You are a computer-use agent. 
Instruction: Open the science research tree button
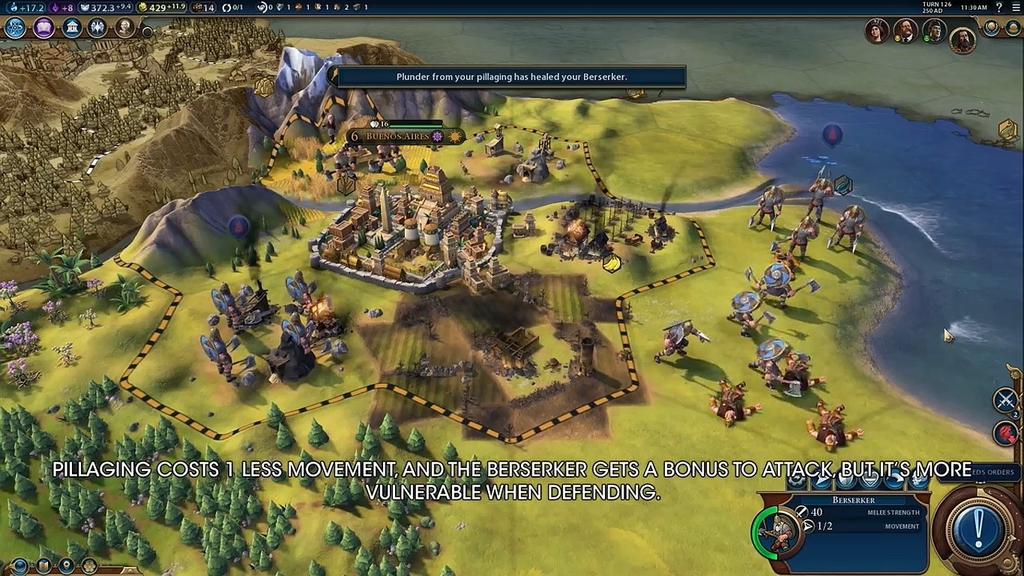pyautogui.click(x=15, y=28)
